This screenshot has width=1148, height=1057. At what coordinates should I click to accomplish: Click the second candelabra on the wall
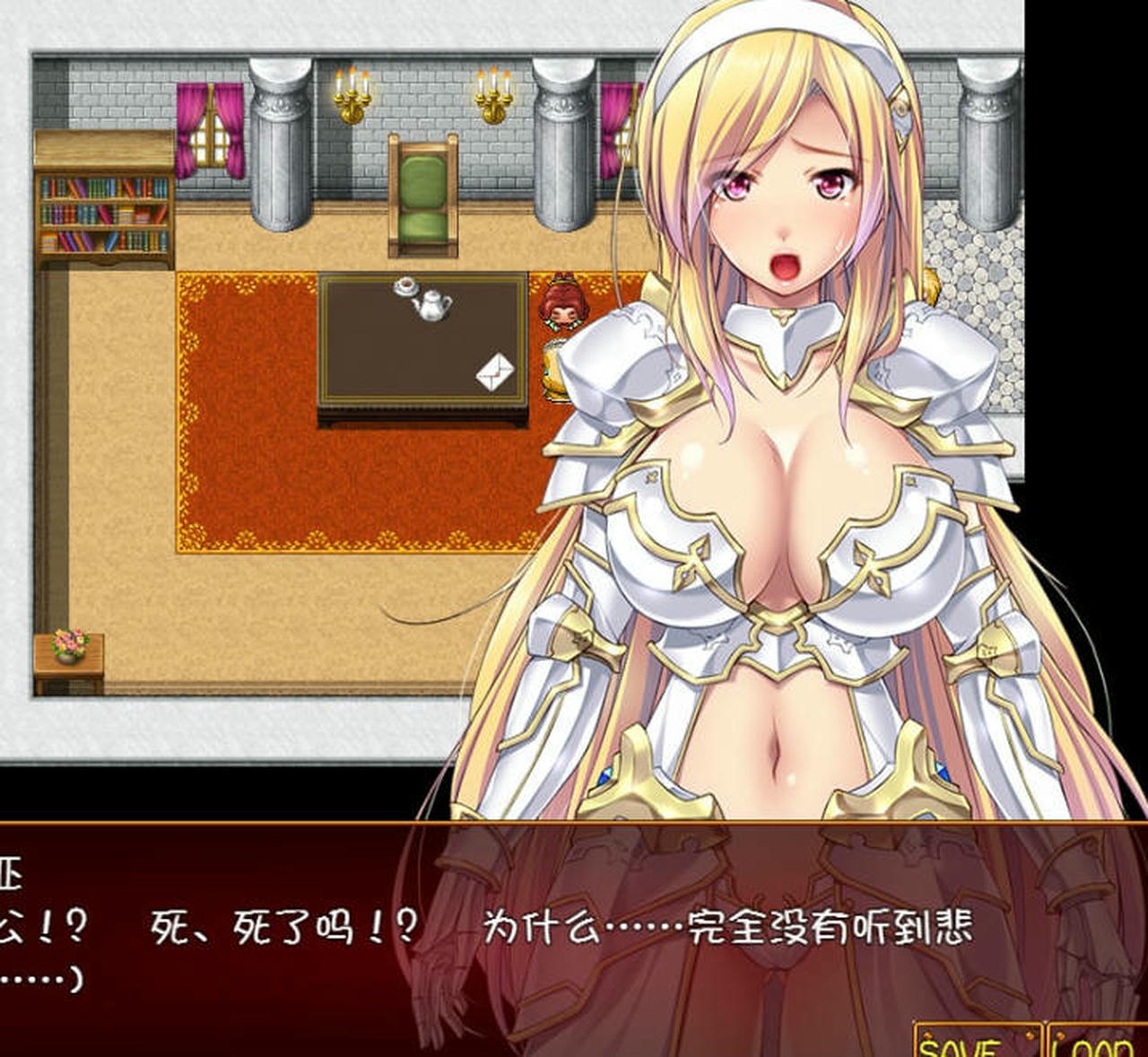491,94
